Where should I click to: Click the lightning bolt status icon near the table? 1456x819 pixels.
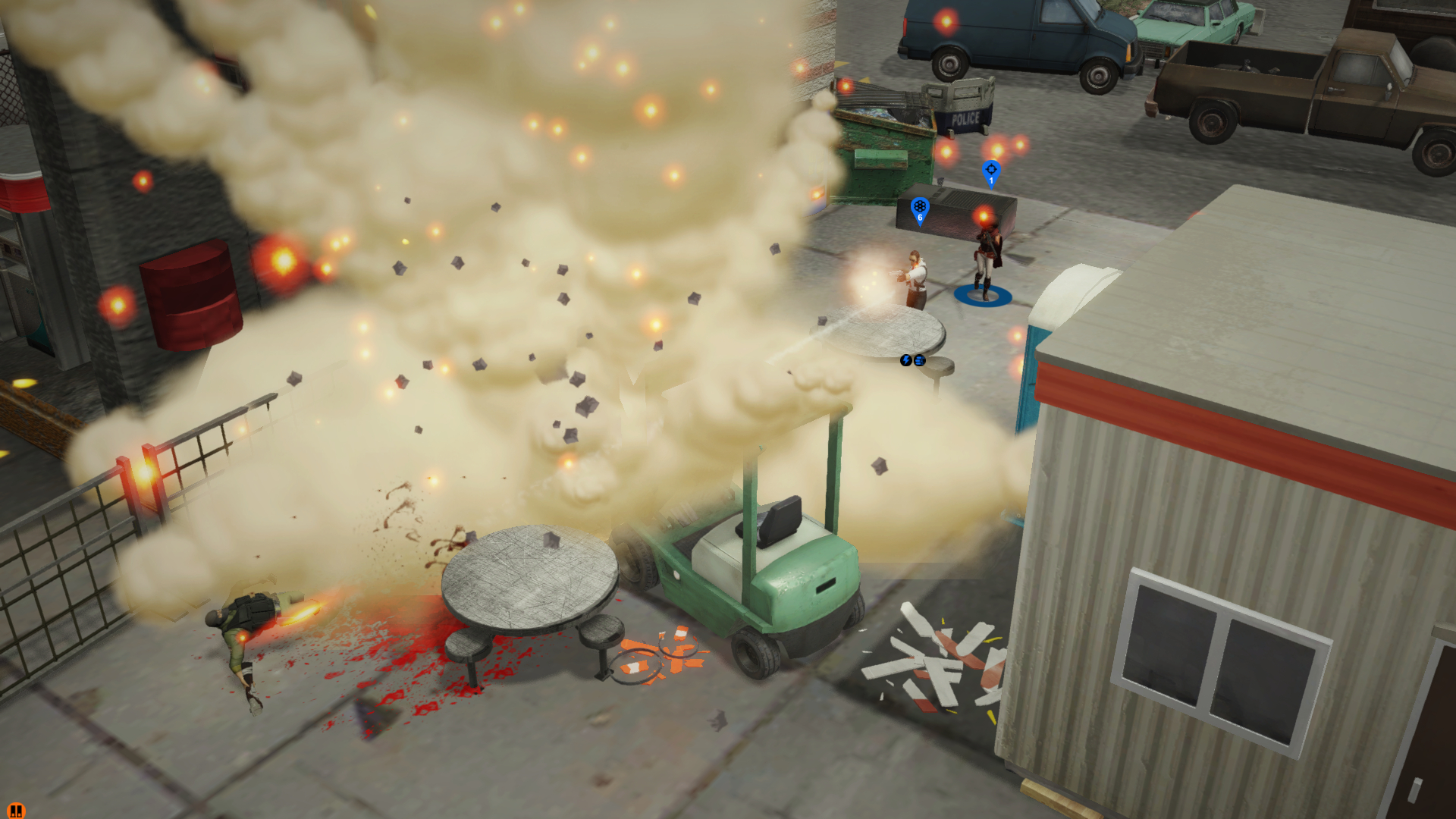point(905,362)
